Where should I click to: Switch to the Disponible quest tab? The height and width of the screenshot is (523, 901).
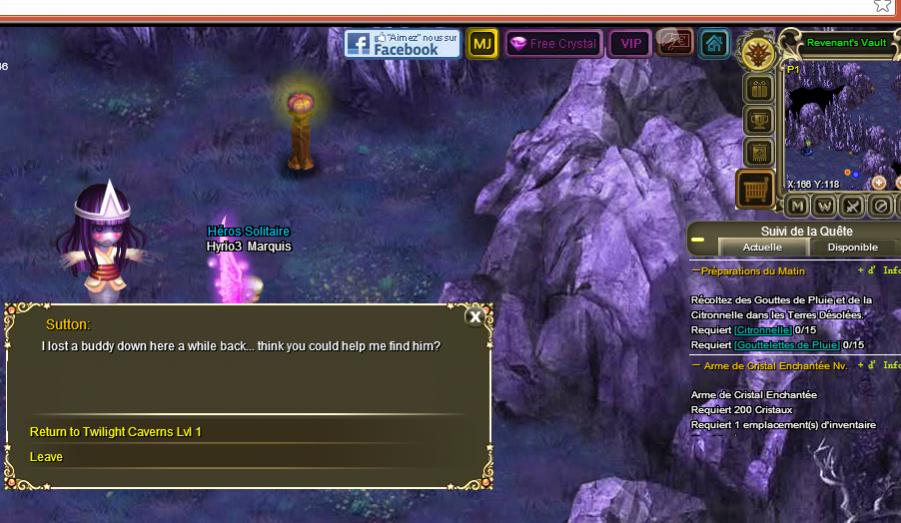(852, 247)
